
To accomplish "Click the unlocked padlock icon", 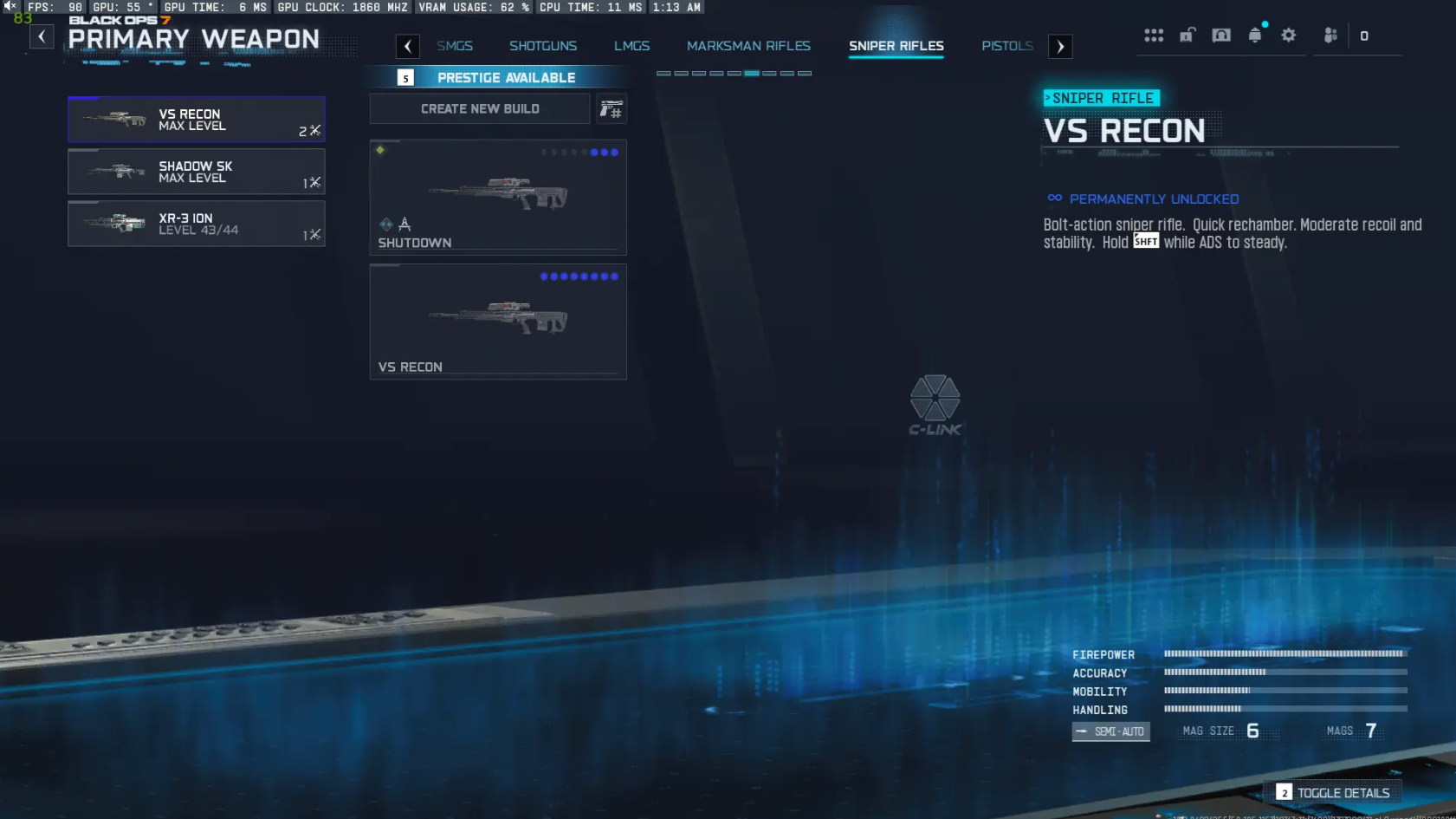I will tap(1187, 35).
